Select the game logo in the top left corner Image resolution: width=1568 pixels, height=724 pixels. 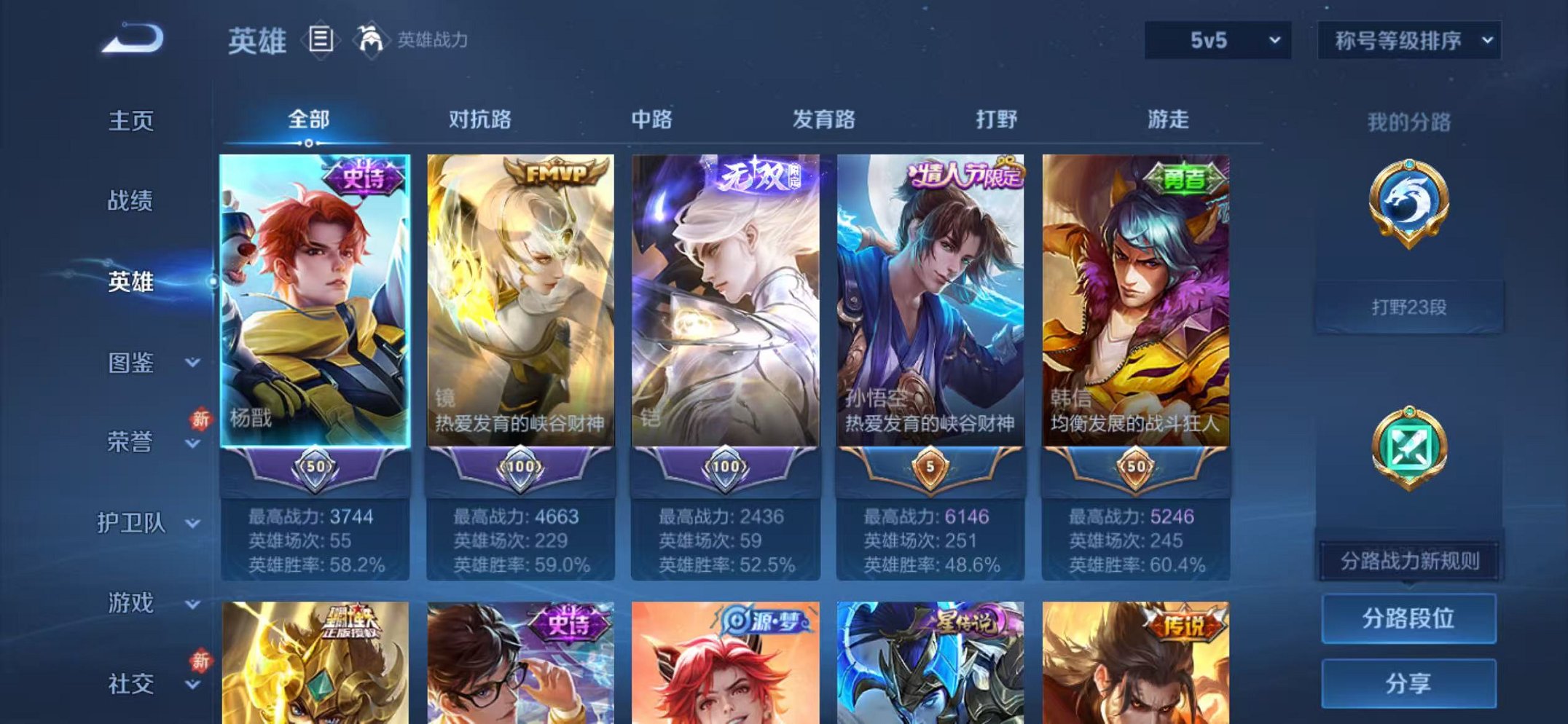131,38
